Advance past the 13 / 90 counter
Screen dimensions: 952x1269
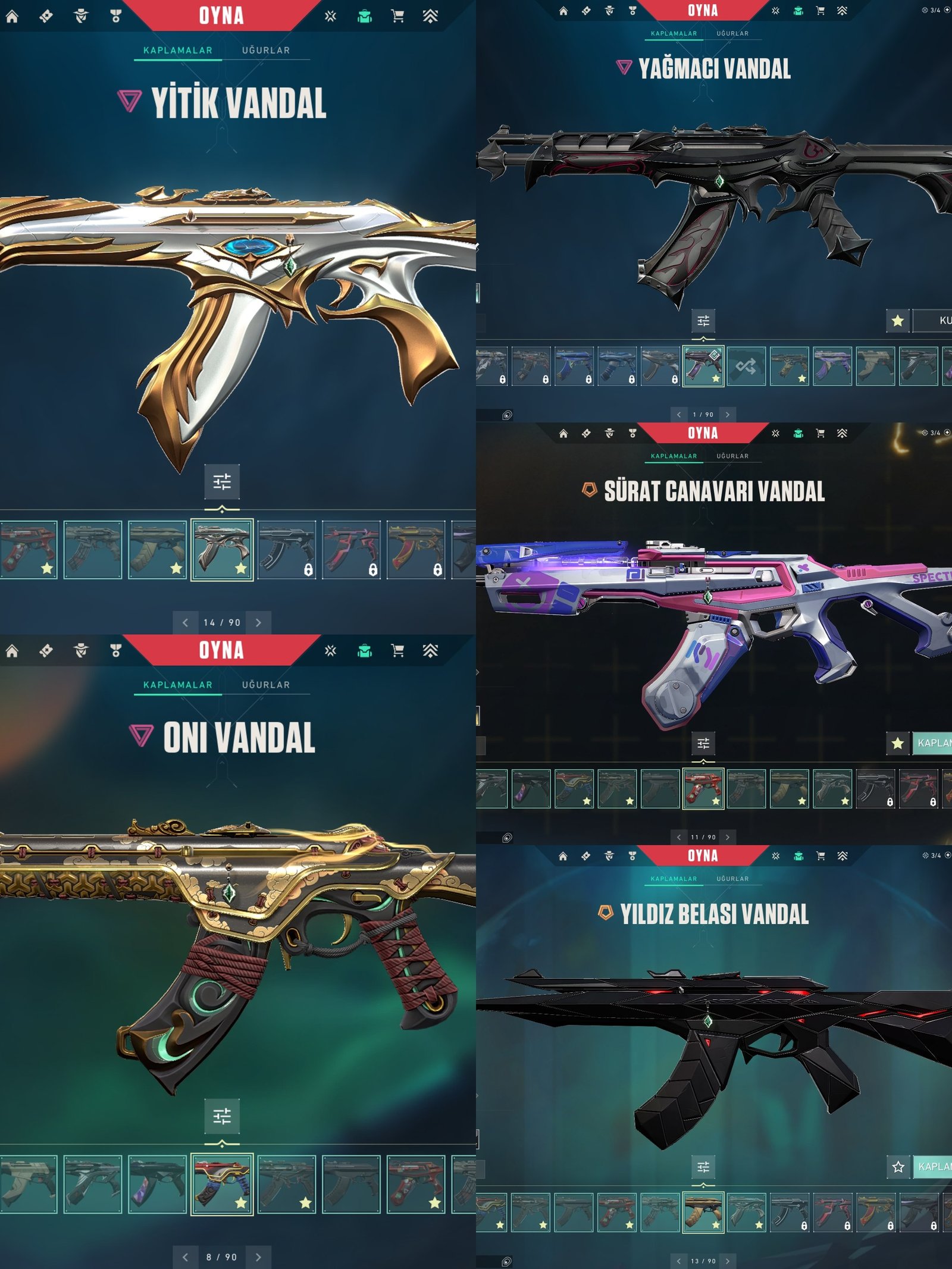(727, 1261)
